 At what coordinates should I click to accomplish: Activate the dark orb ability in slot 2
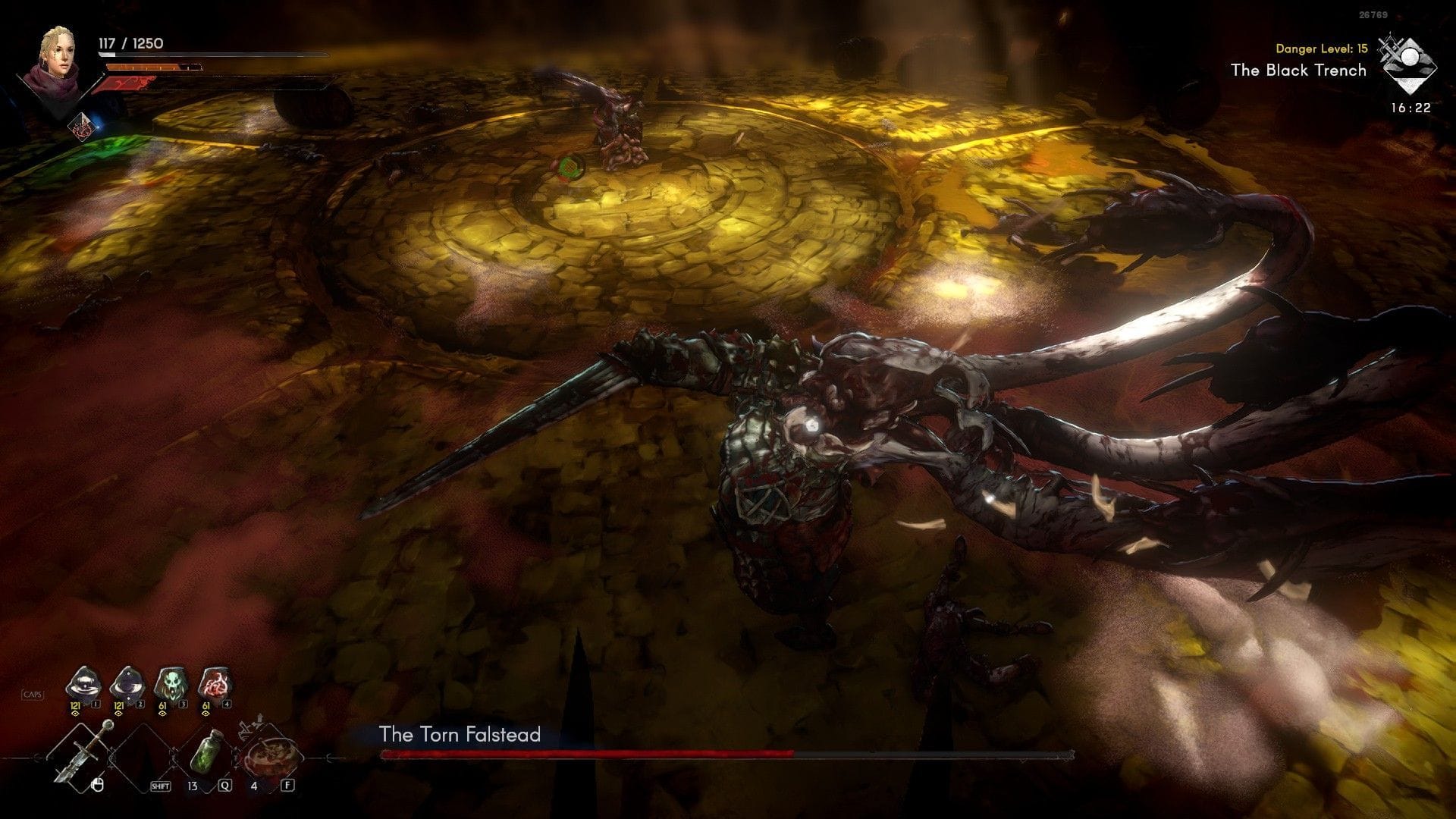(x=127, y=685)
